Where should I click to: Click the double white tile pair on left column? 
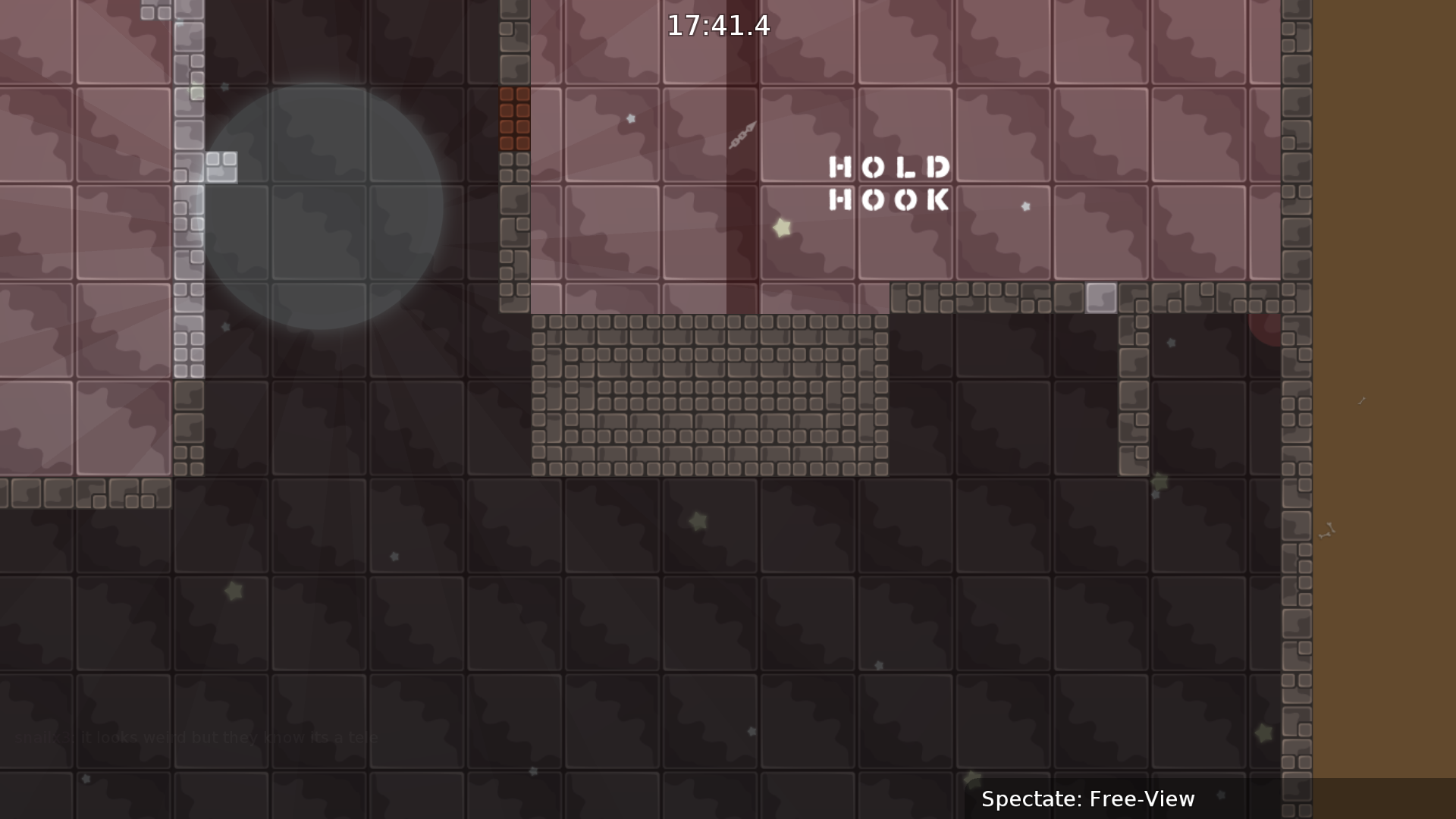223,164
